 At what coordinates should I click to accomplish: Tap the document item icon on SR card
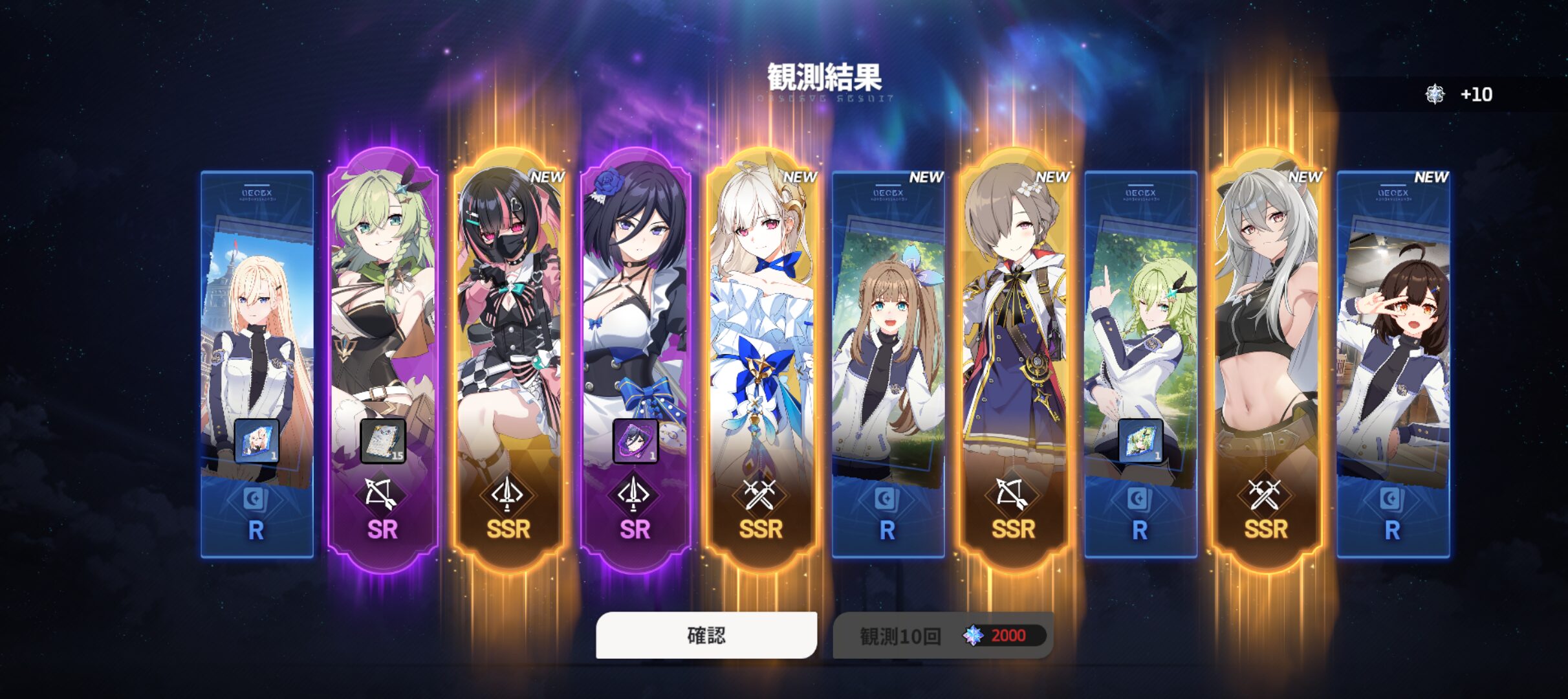(383, 441)
